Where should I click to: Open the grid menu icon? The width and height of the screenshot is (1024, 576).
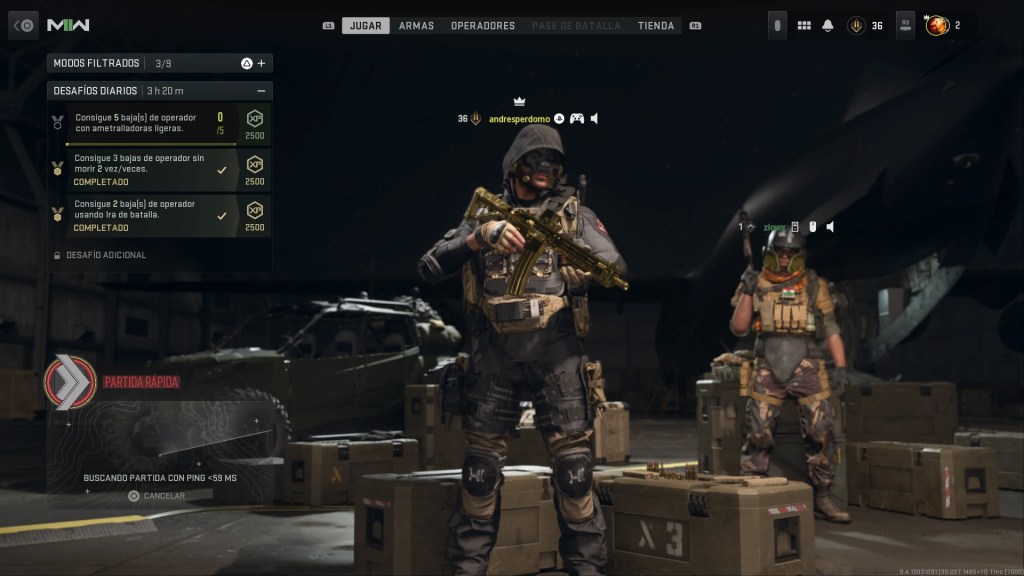click(803, 25)
